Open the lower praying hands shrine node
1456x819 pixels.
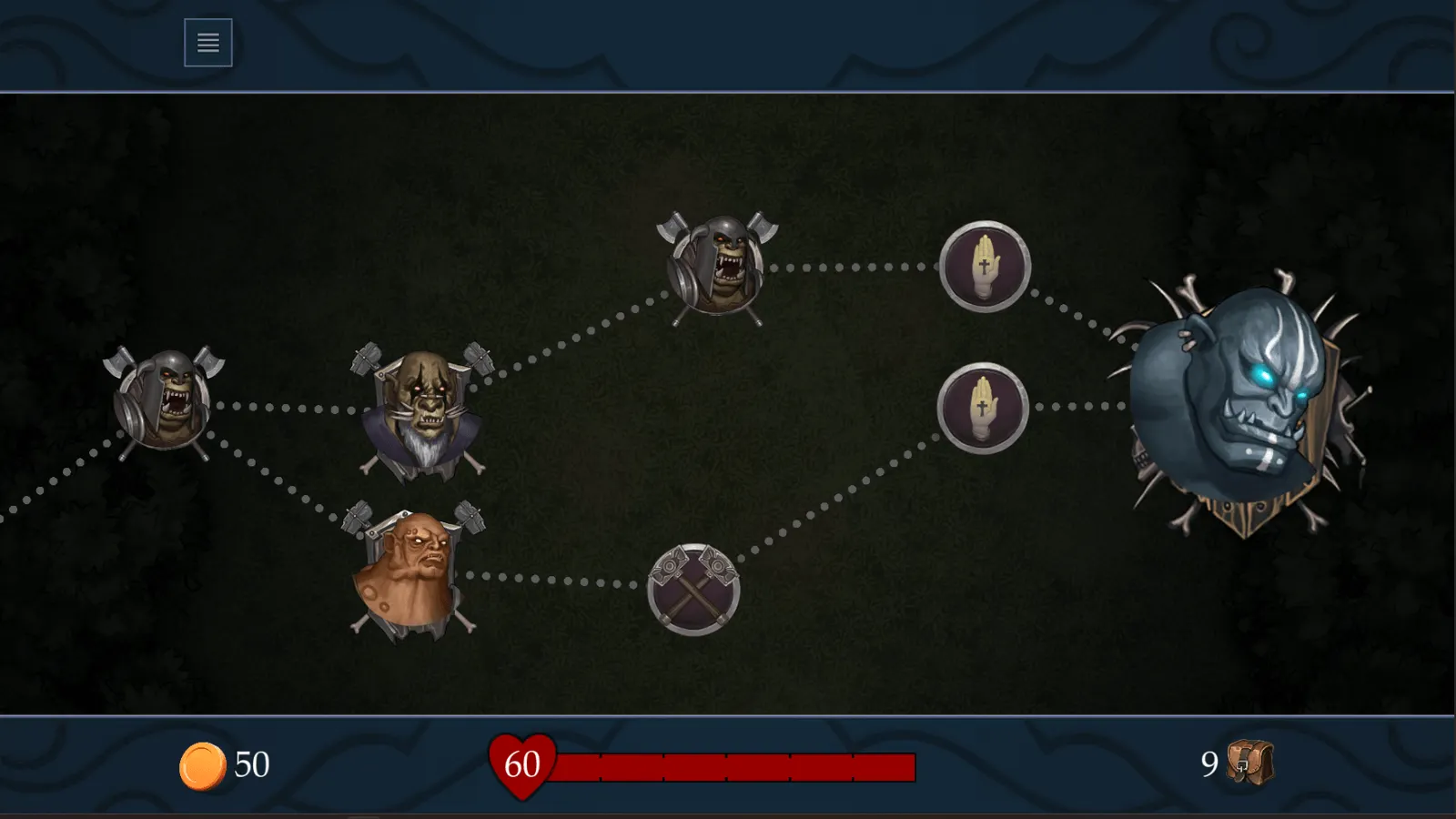pos(984,407)
